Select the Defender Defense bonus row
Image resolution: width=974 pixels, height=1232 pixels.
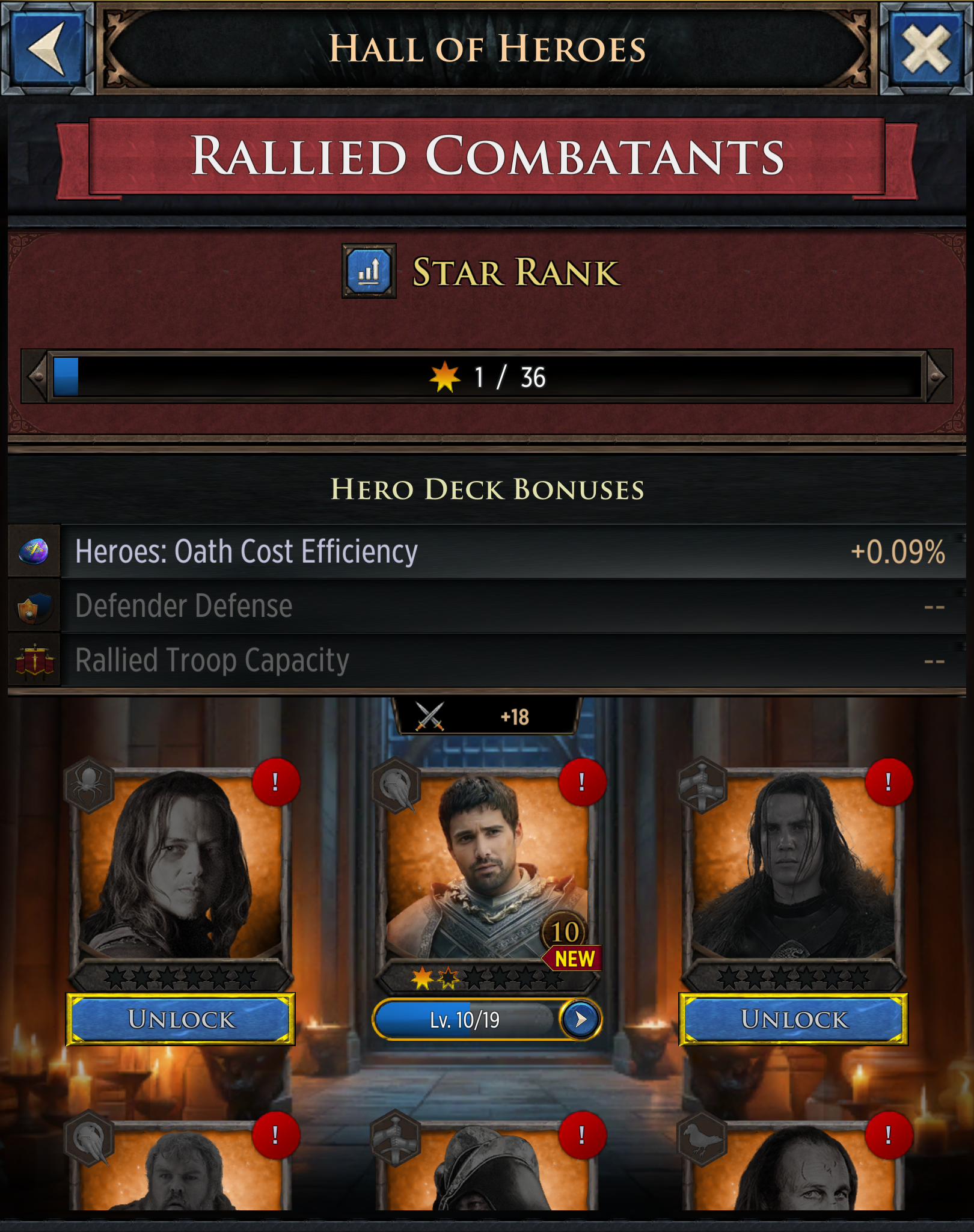(487, 606)
